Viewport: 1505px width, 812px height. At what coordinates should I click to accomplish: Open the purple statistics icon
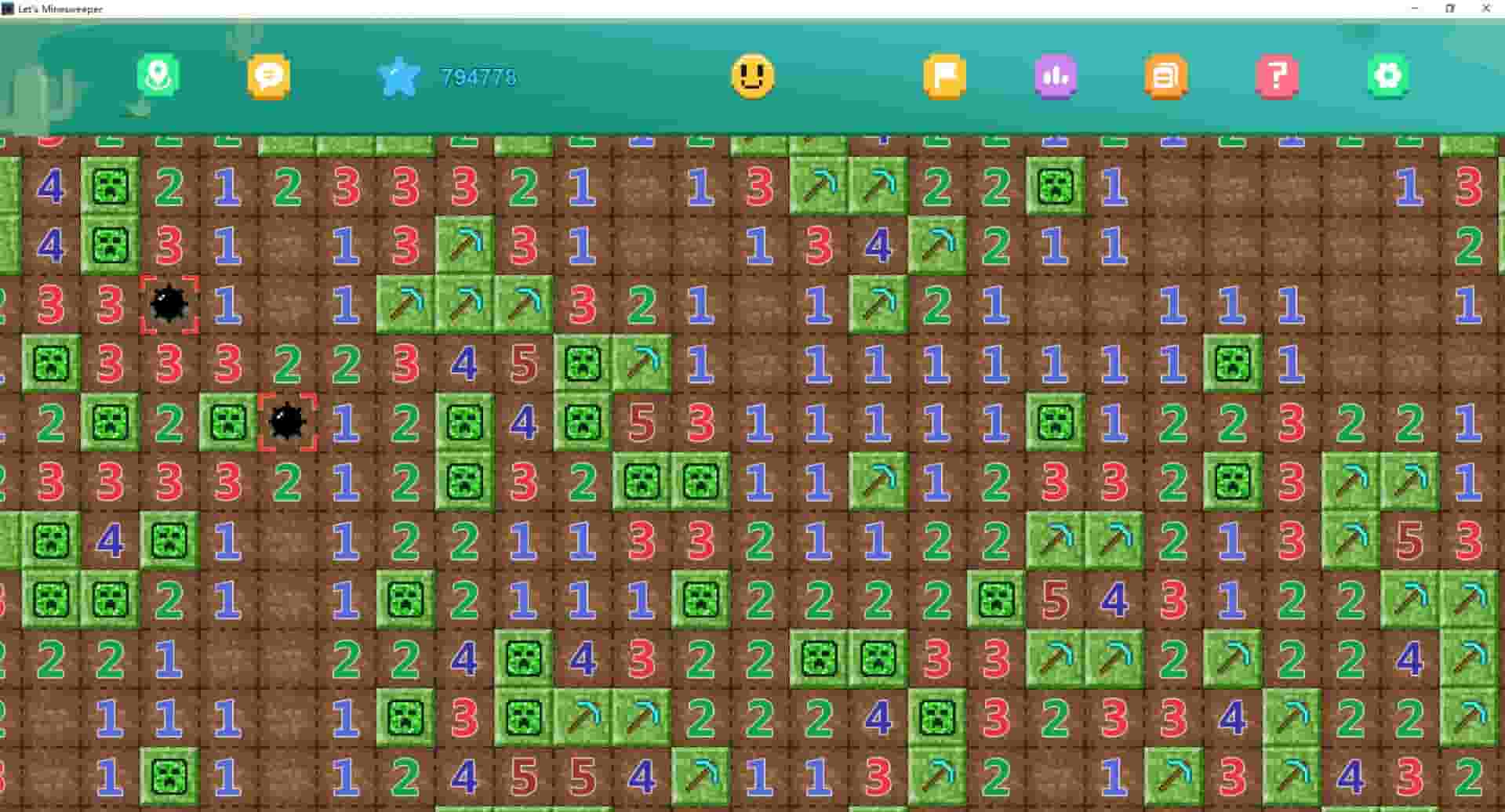click(x=1055, y=77)
